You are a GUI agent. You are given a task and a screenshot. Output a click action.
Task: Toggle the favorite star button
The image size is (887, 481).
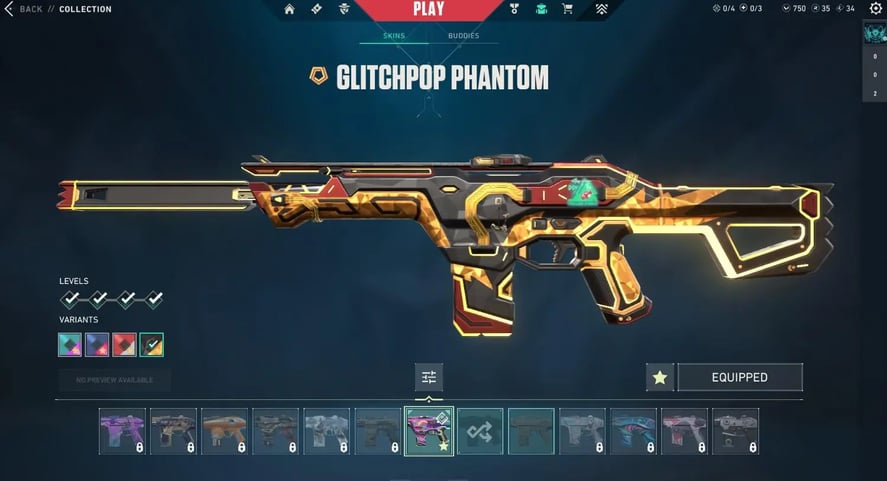(x=659, y=377)
